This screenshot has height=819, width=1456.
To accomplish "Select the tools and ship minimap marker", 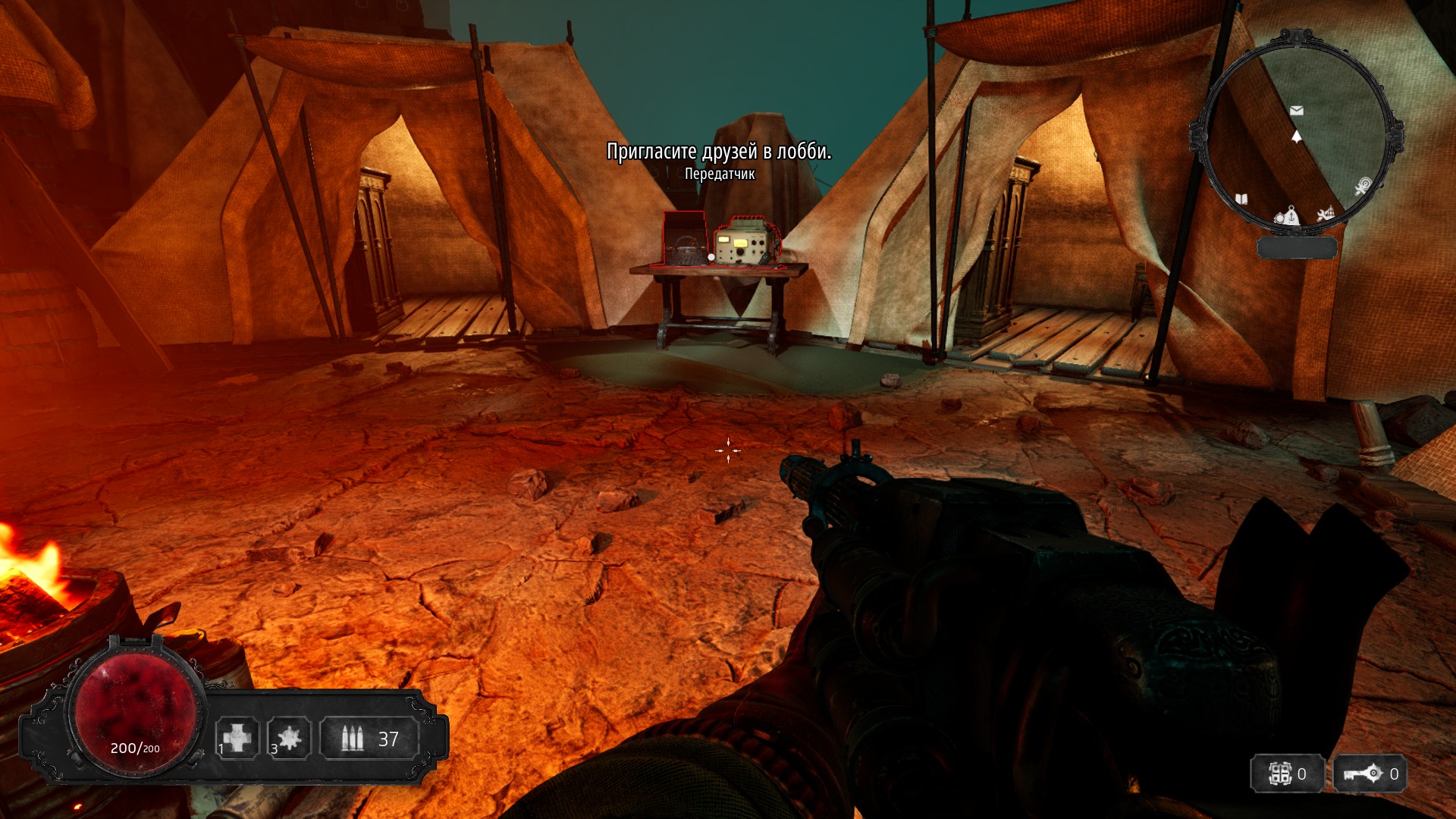I will pyautogui.click(x=1325, y=215).
